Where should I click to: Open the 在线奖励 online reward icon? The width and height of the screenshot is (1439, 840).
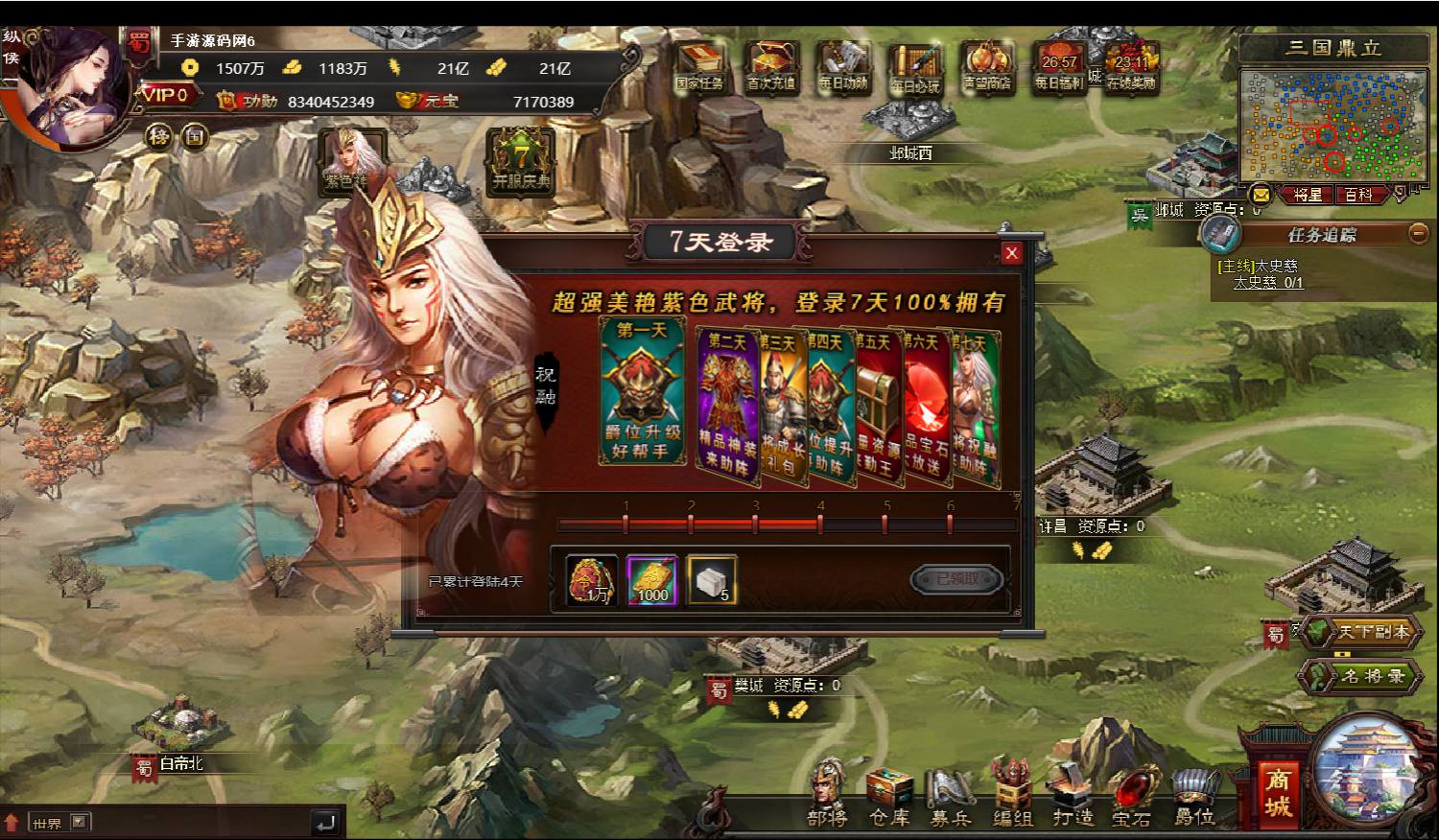(1131, 67)
